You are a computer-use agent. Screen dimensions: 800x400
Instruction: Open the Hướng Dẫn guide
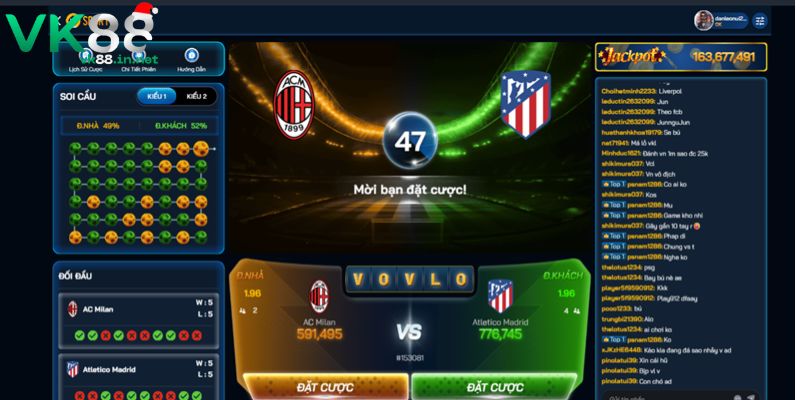pos(191,61)
